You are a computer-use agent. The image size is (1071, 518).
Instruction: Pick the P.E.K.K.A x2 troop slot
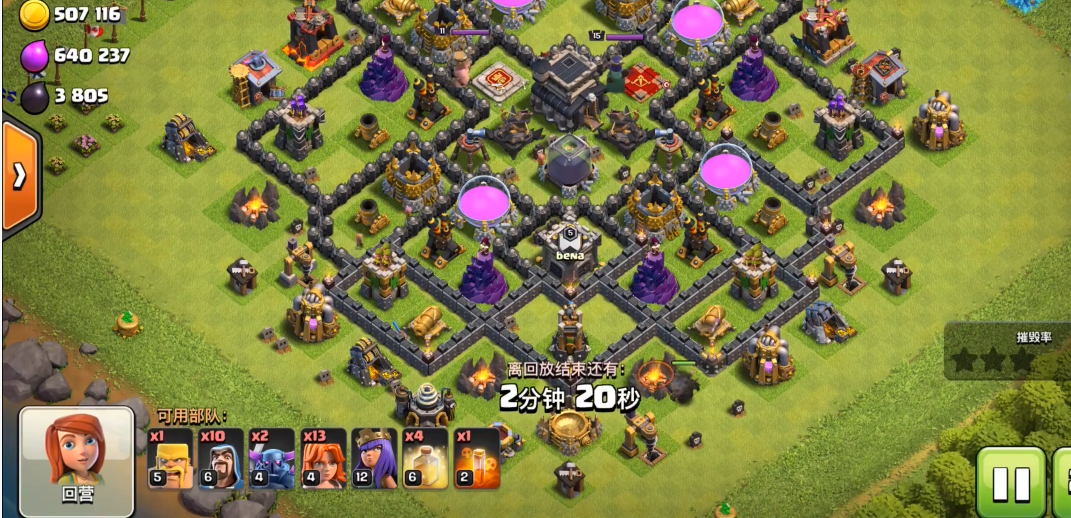(272, 458)
